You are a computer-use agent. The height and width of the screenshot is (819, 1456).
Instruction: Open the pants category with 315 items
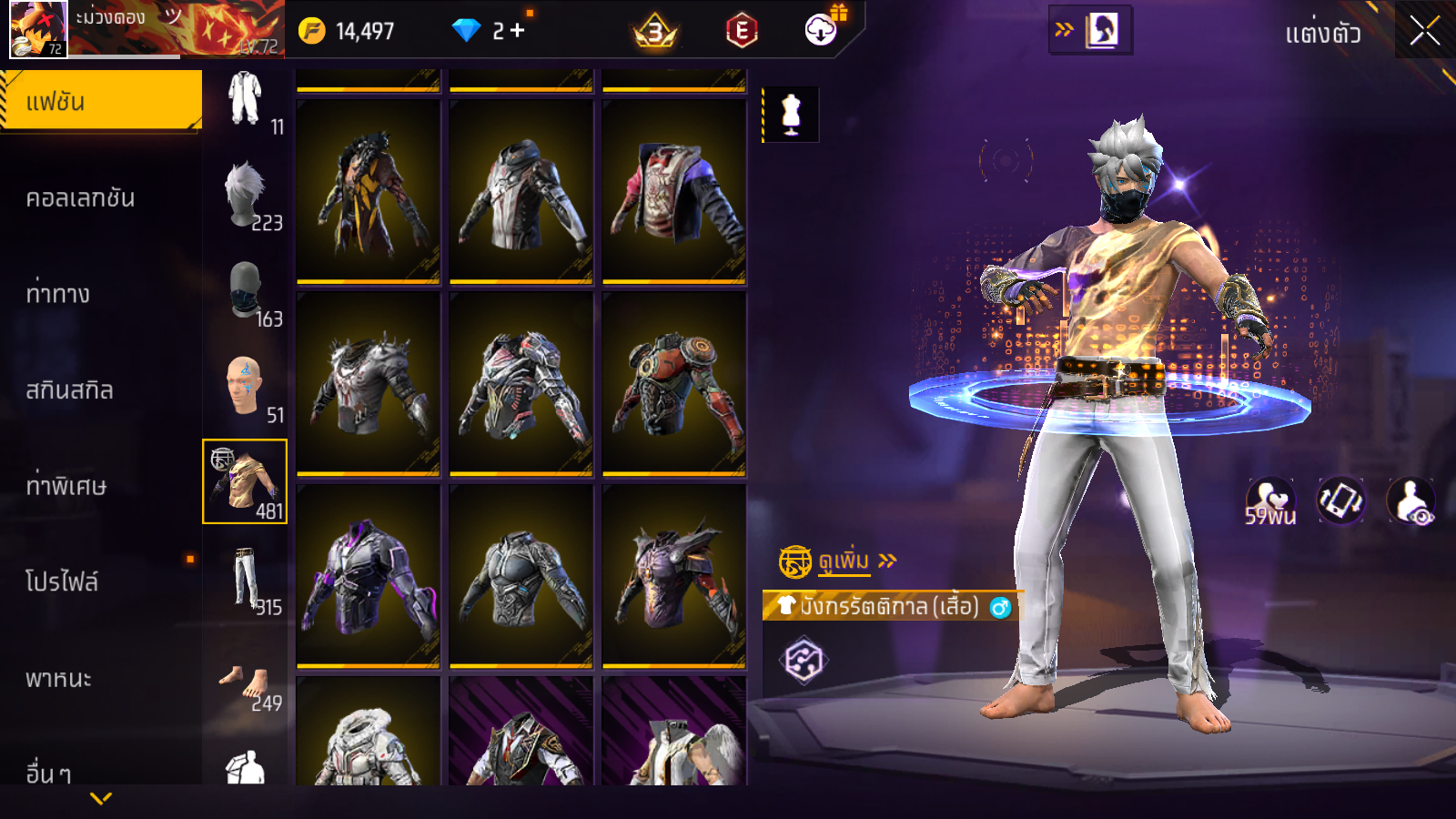click(245, 579)
